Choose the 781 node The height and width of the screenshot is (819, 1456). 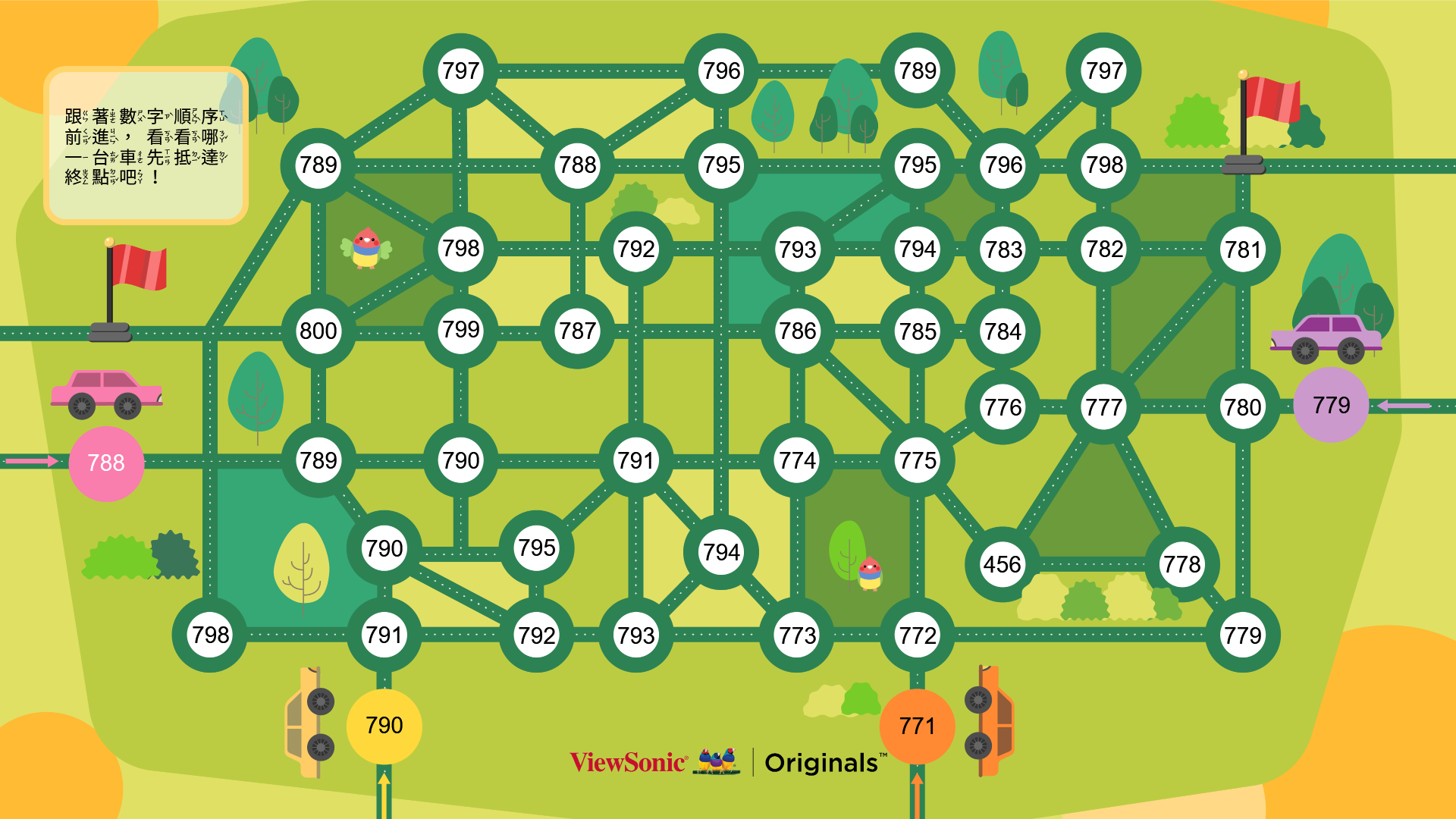click(1243, 249)
